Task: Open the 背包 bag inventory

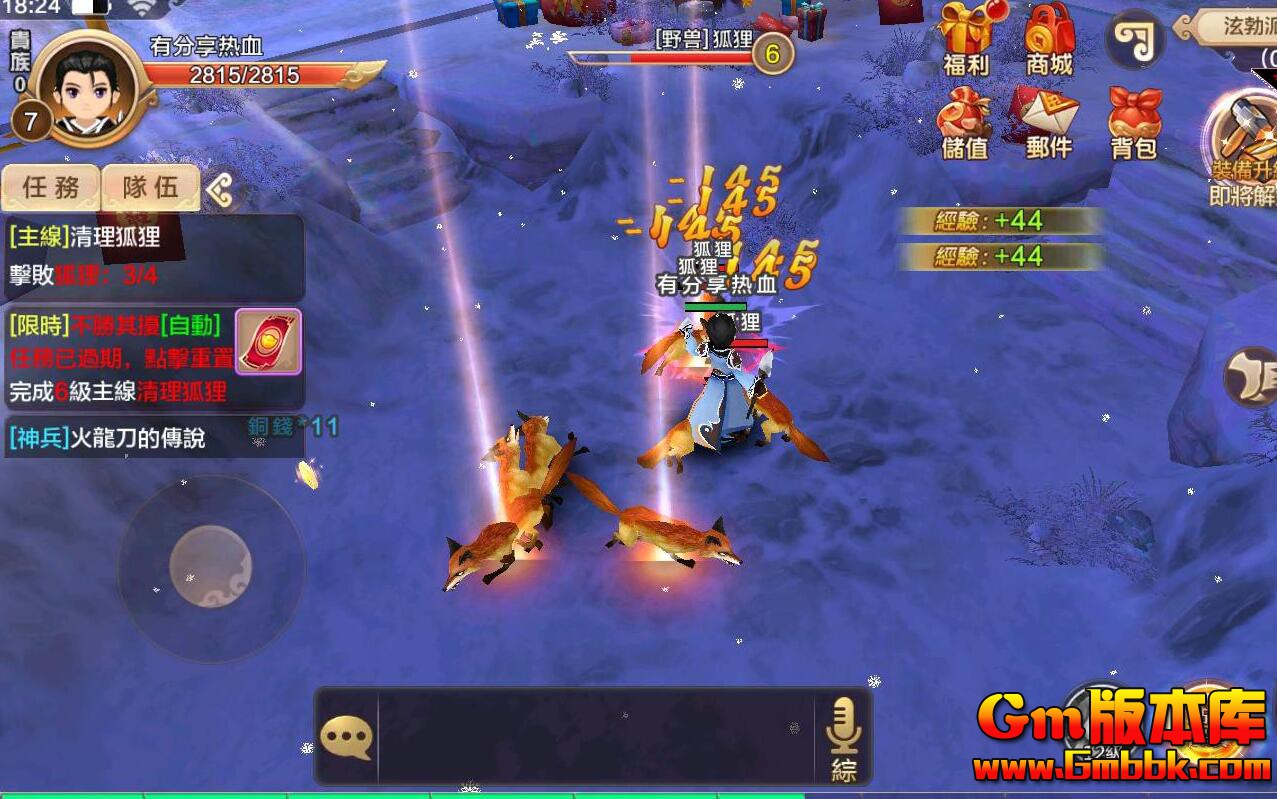Action: tap(1134, 124)
